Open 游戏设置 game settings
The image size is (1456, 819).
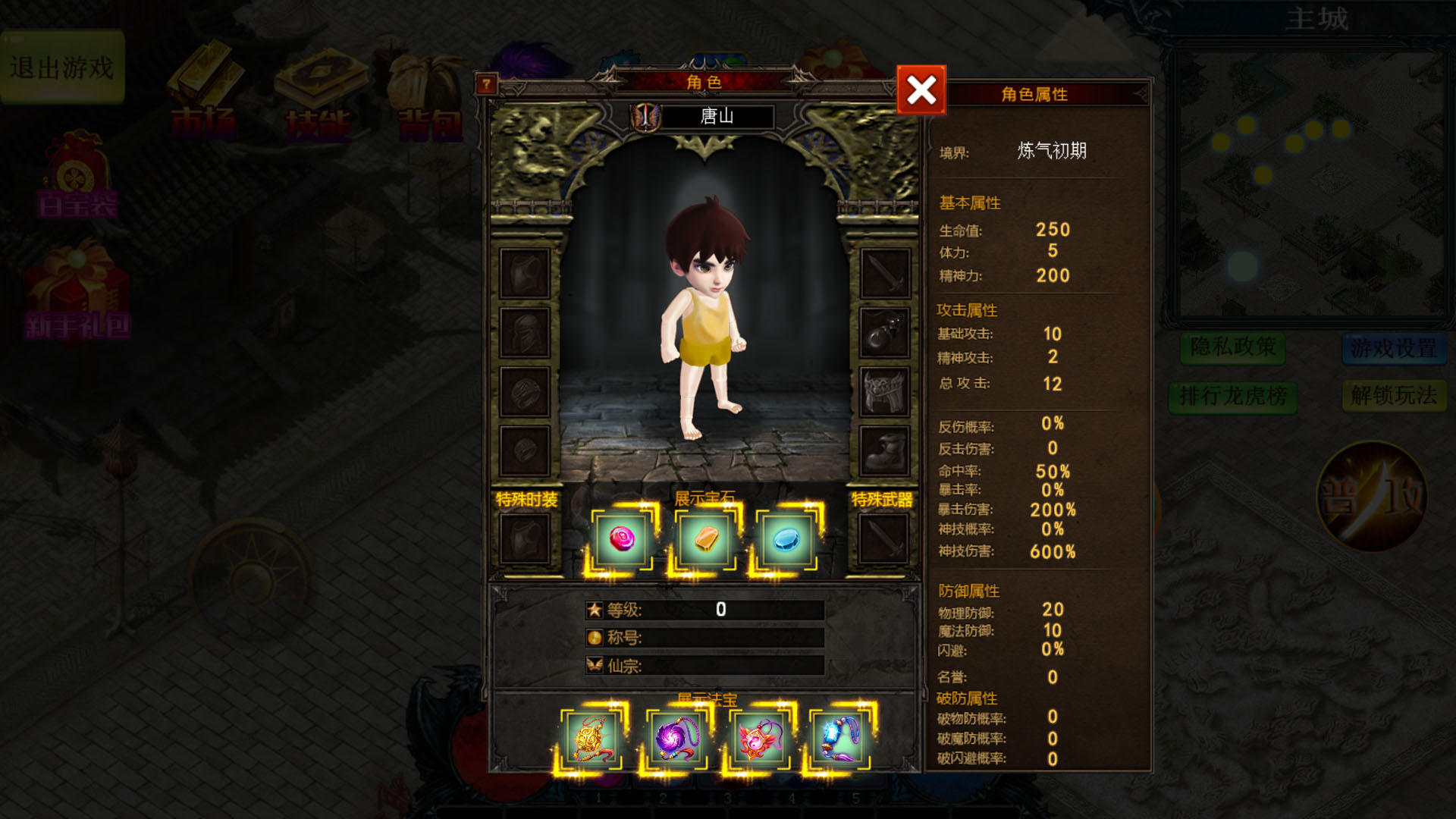(1393, 348)
